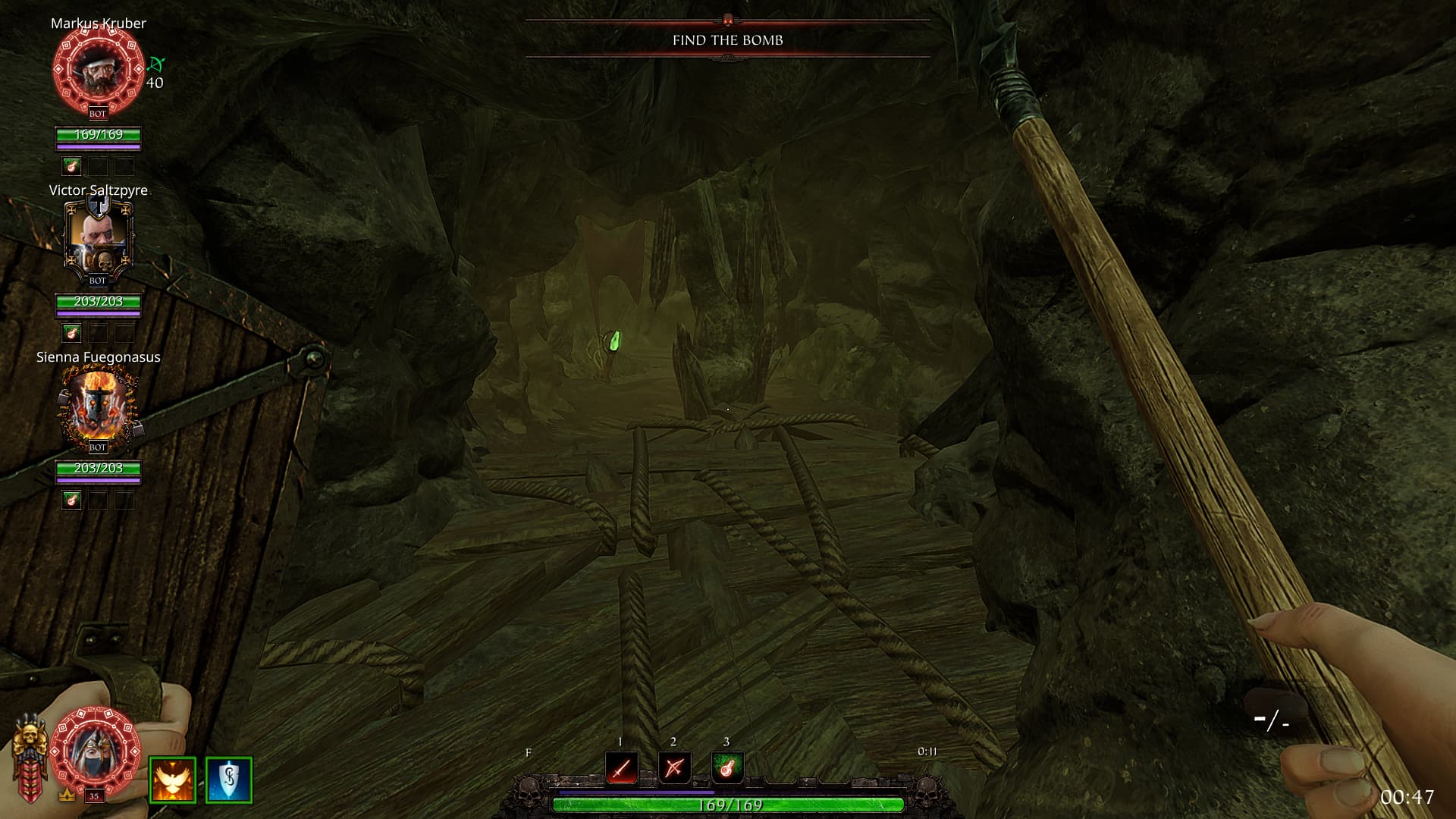1456x819 pixels.
Task: Click the blue shield buff icon
Action: point(228,780)
